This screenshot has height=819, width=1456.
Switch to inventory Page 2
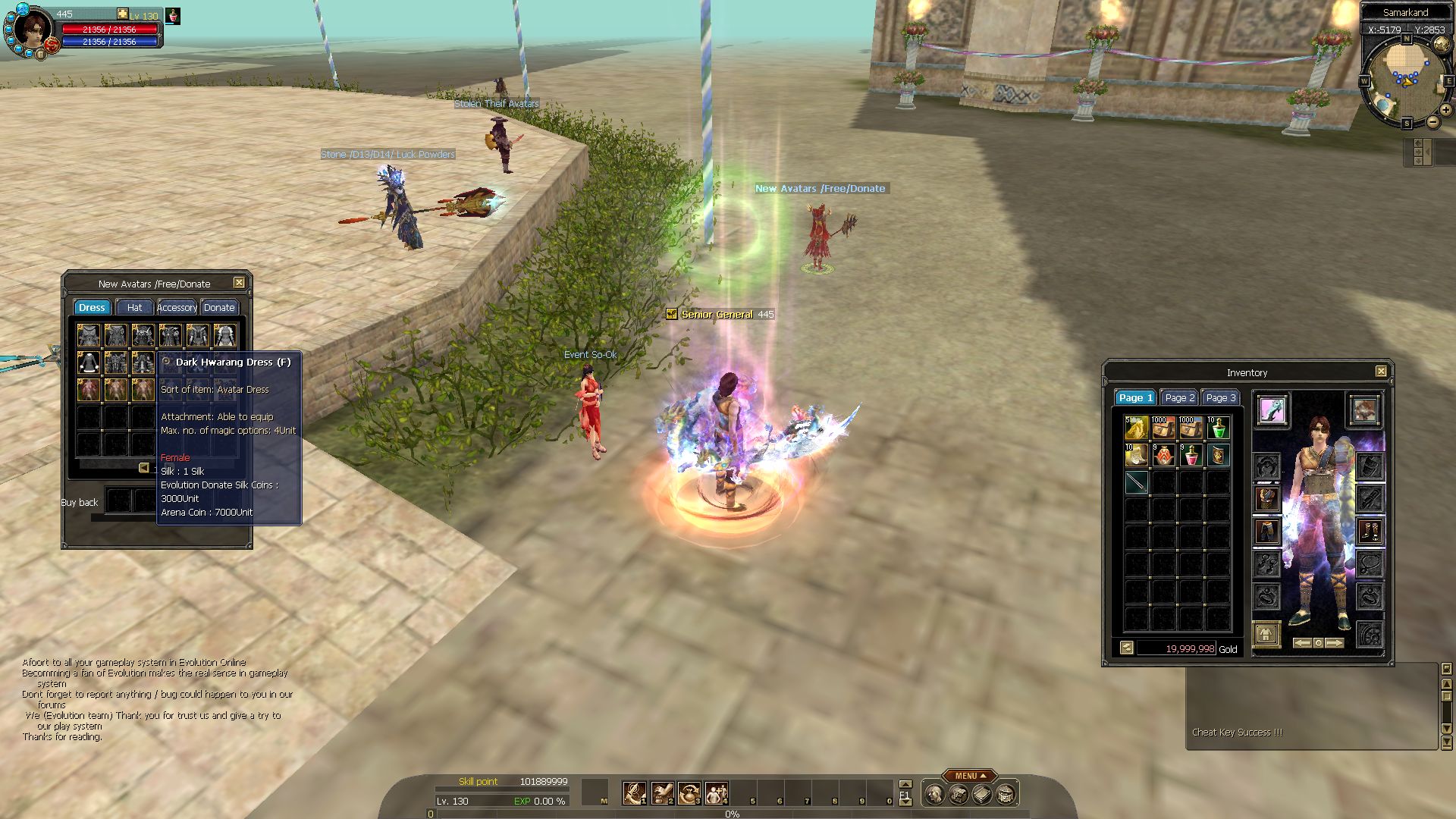[1179, 397]
